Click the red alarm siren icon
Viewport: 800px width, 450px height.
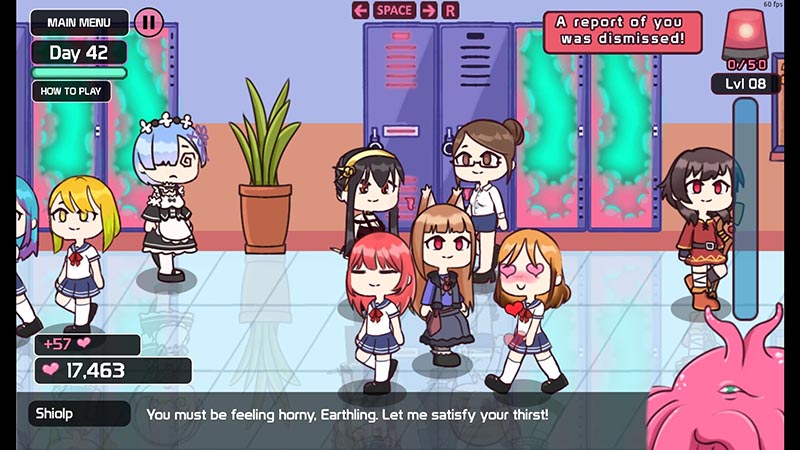pos(744,32)
